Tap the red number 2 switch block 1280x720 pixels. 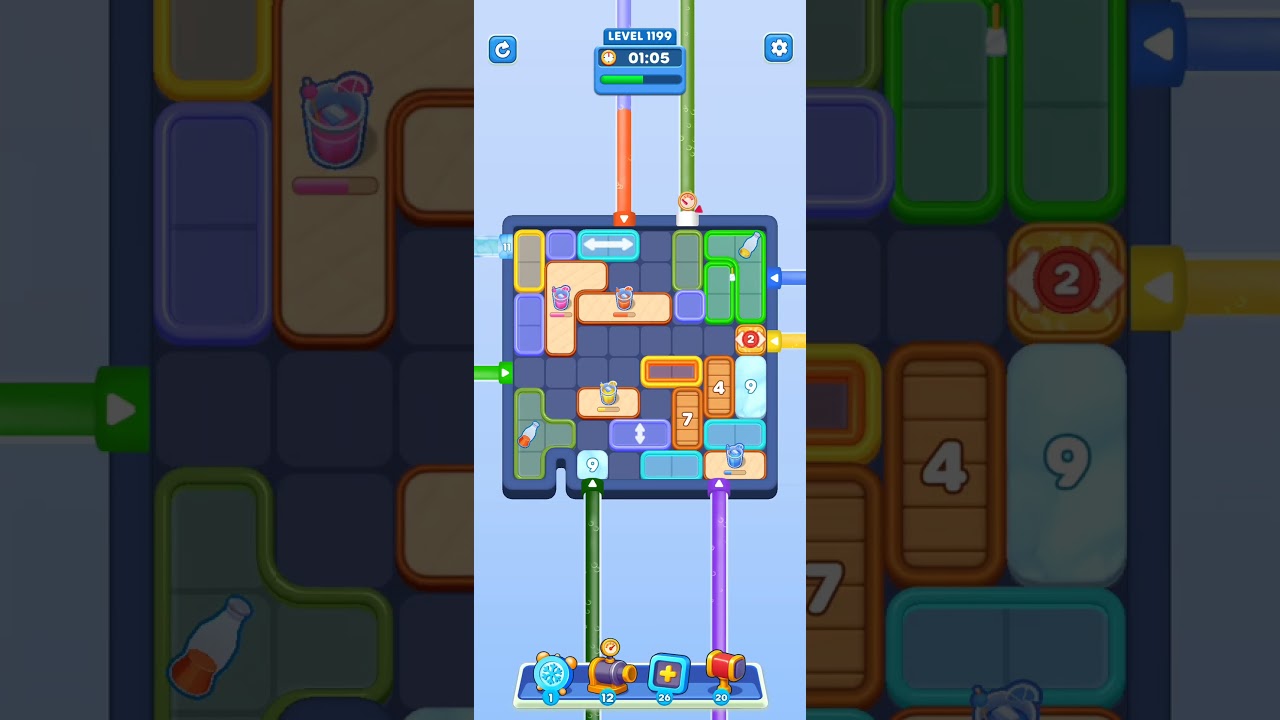point(750,340)
